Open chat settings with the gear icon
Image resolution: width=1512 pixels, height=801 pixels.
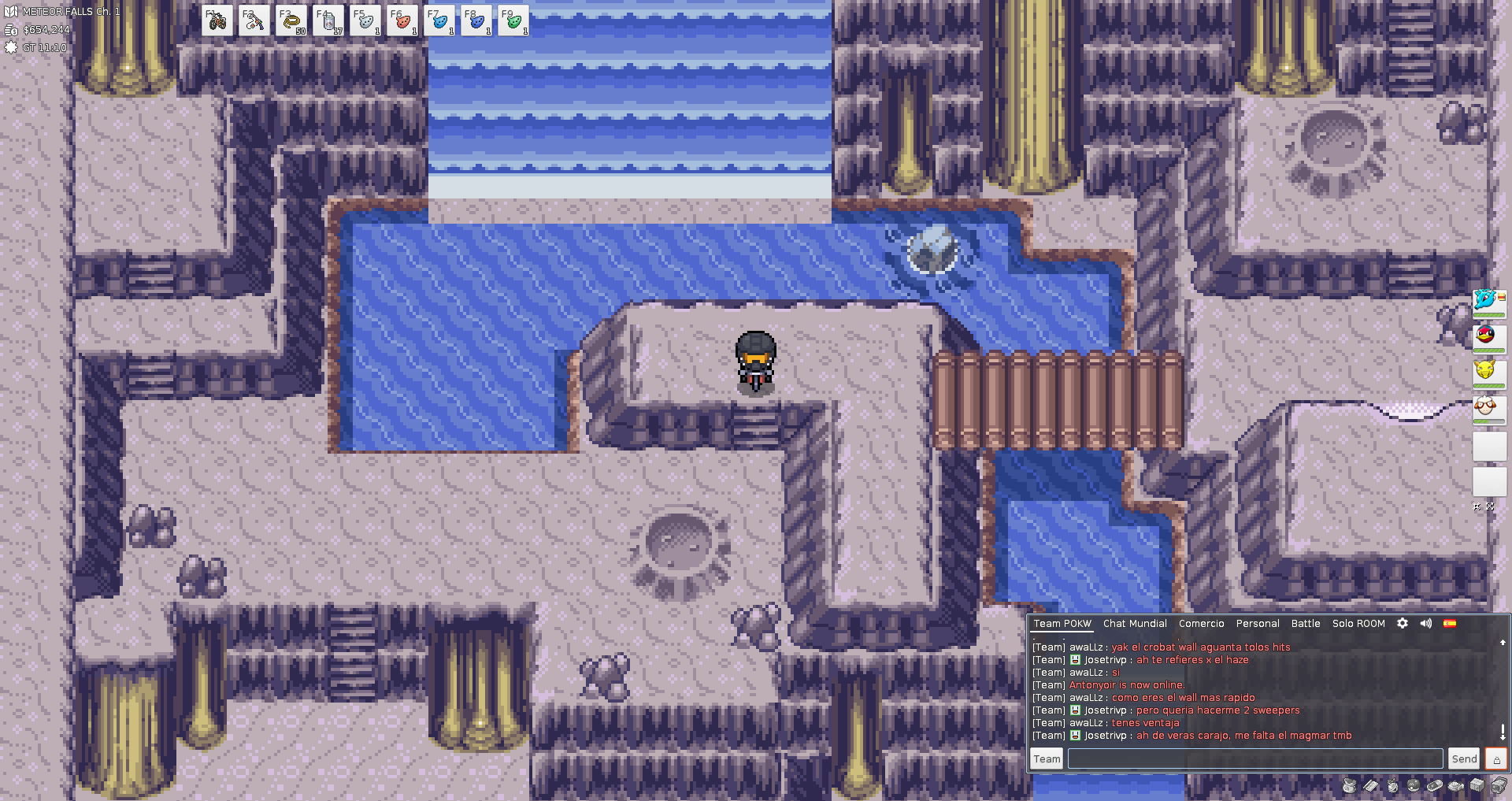pos(1403,623)
